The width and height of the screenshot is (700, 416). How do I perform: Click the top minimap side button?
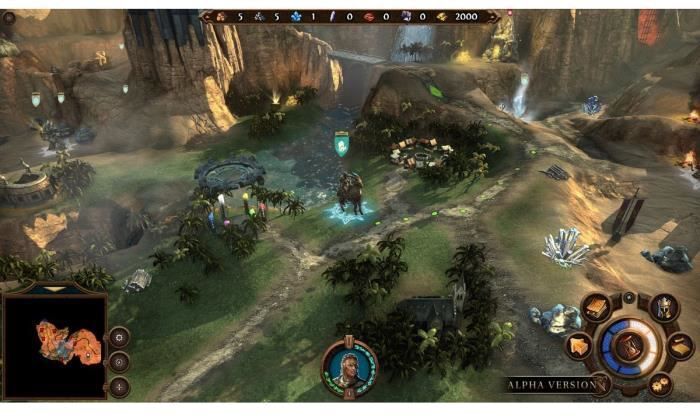120,337
